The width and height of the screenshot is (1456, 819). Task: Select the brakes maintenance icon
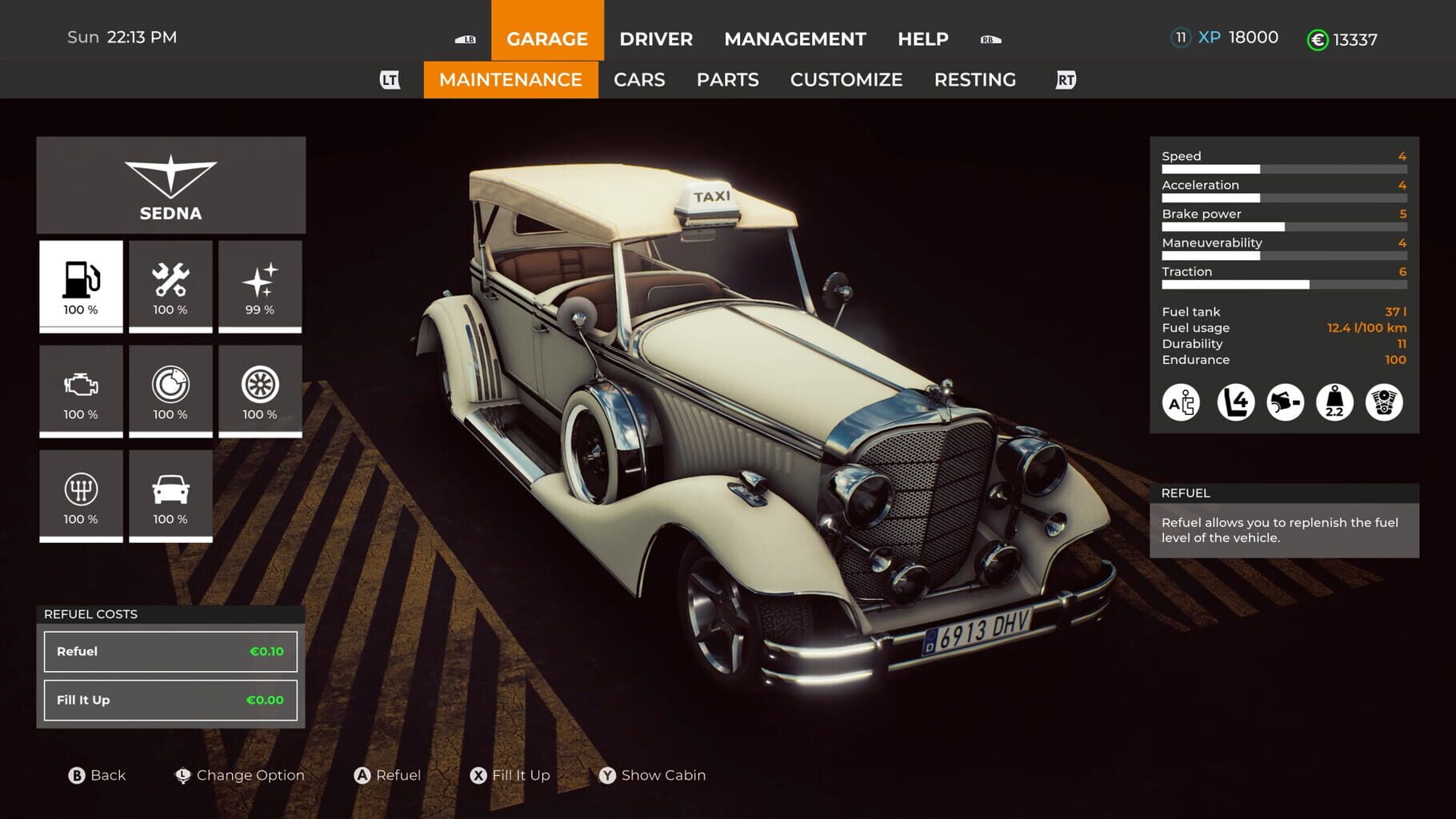click(x=170, y=390)
